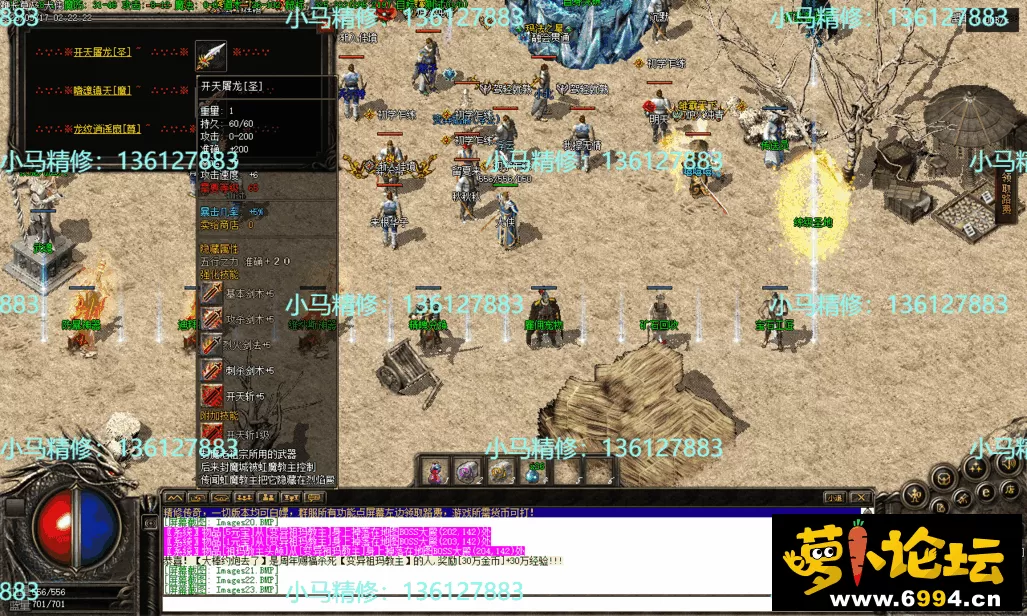
Task: Click the sword icon in the item panel
Action: [211, 55]
